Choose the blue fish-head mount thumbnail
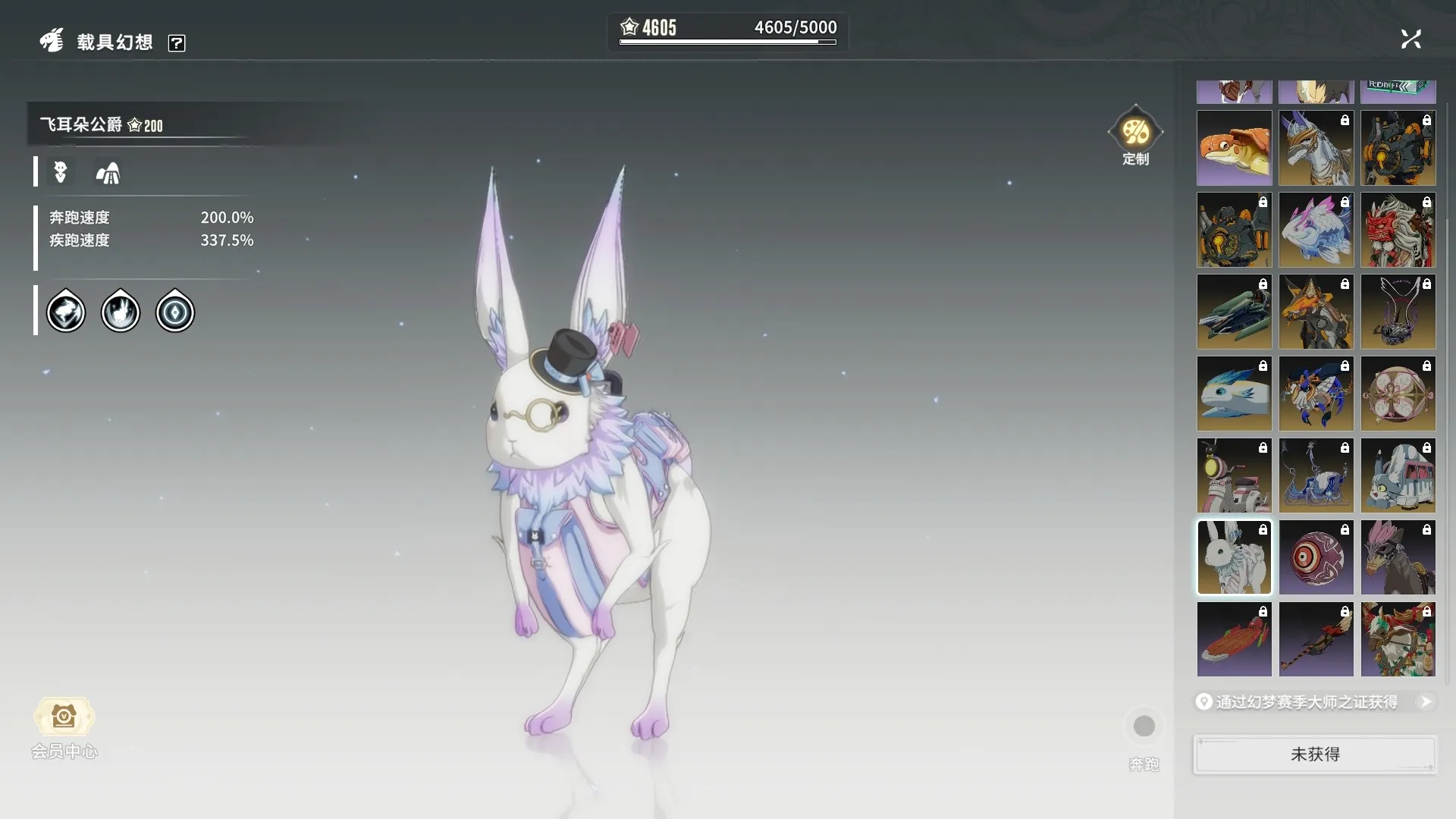The height and width of the screenshot is (819, 1456). (1234, 394)
